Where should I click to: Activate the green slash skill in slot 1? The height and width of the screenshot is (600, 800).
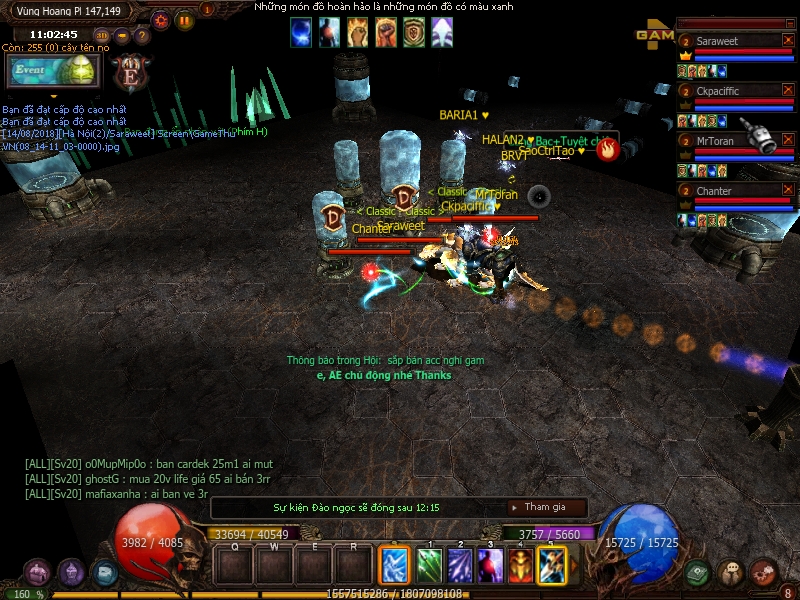tap(428, 565)
